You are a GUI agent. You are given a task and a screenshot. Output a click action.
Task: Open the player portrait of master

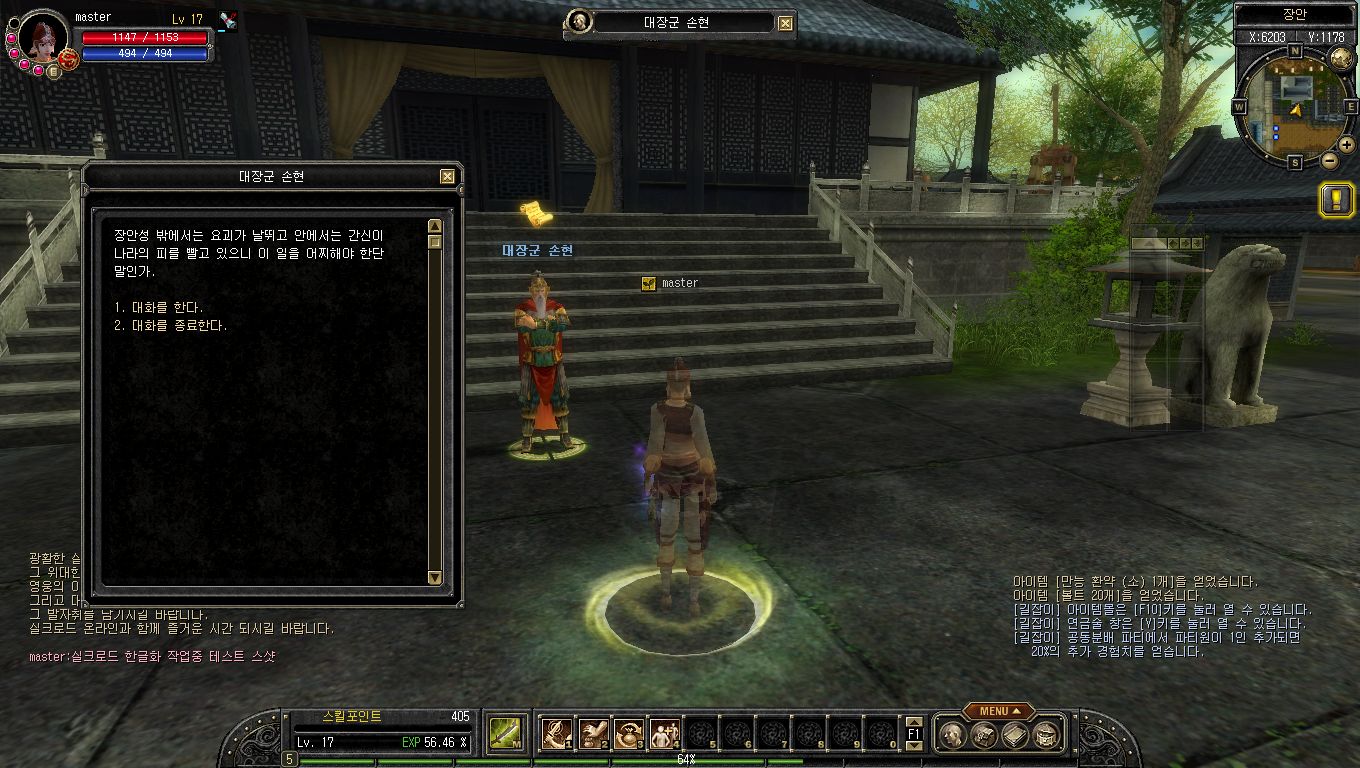click(x=42, y=36)
